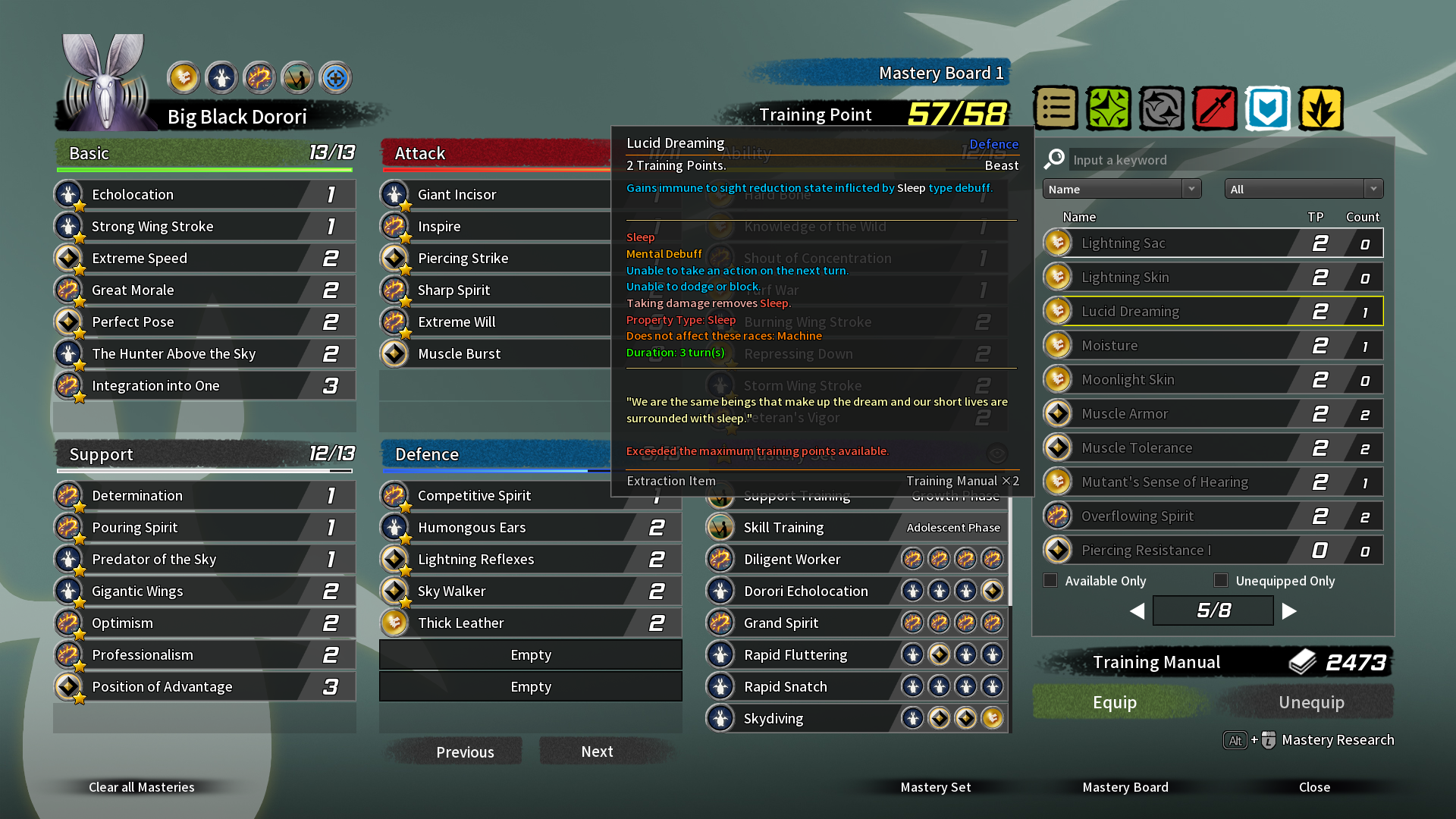Open the Mastery Board selector
The image size is (1456, 819).
click(1125, 787)
